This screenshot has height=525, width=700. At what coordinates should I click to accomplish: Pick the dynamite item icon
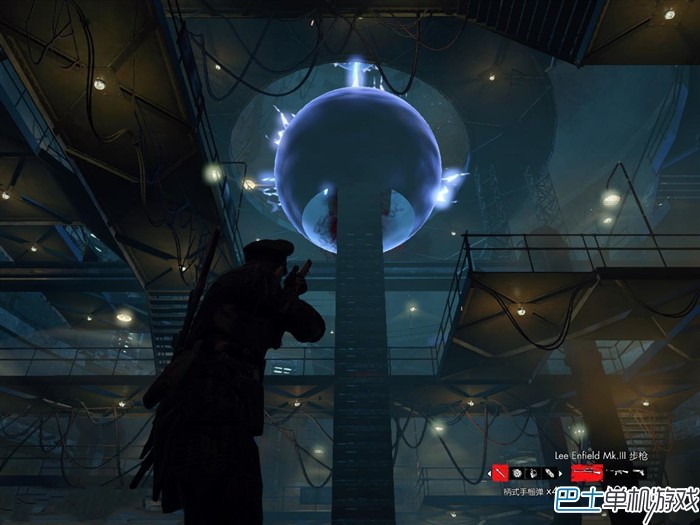pyautogui.click(x=548, y=473)
